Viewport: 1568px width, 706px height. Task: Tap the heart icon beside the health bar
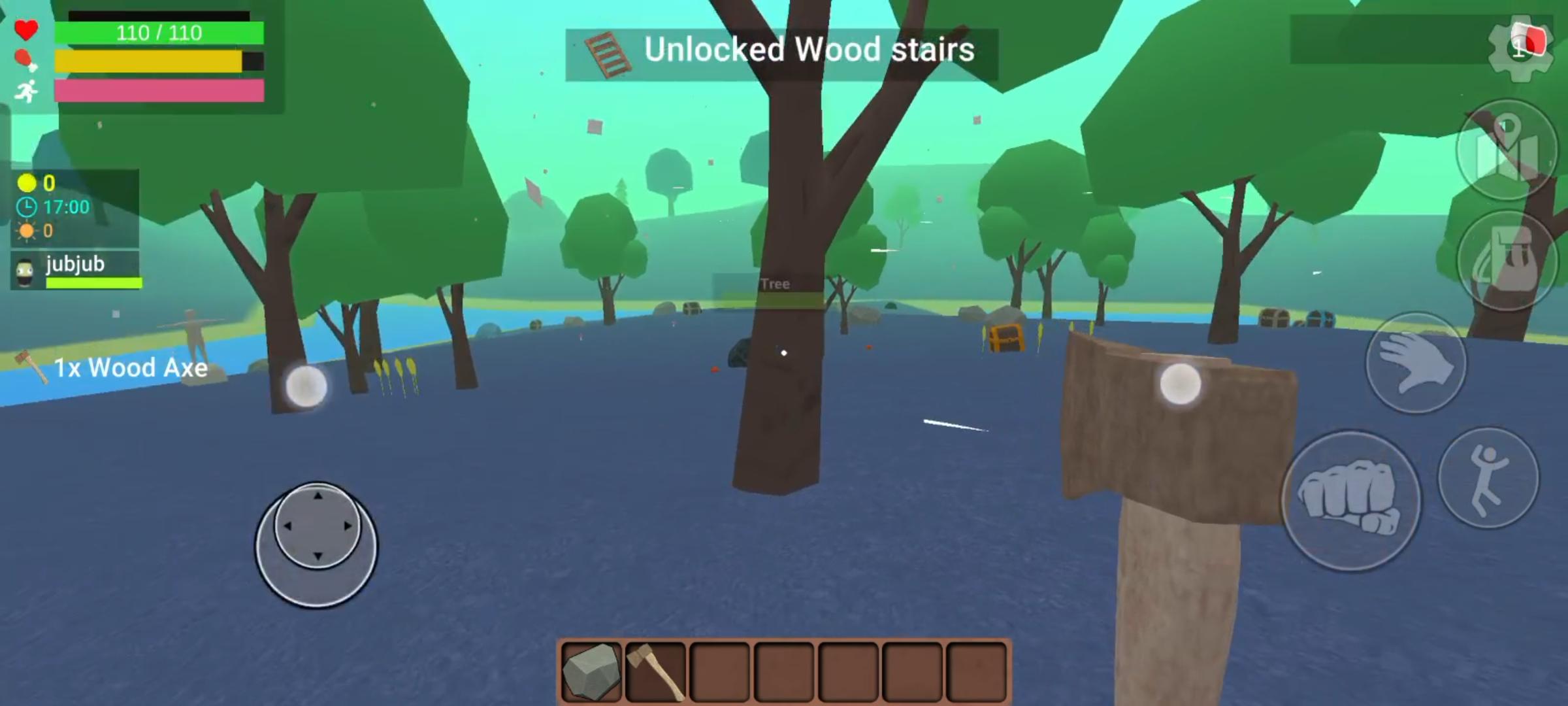pos(27,29)
